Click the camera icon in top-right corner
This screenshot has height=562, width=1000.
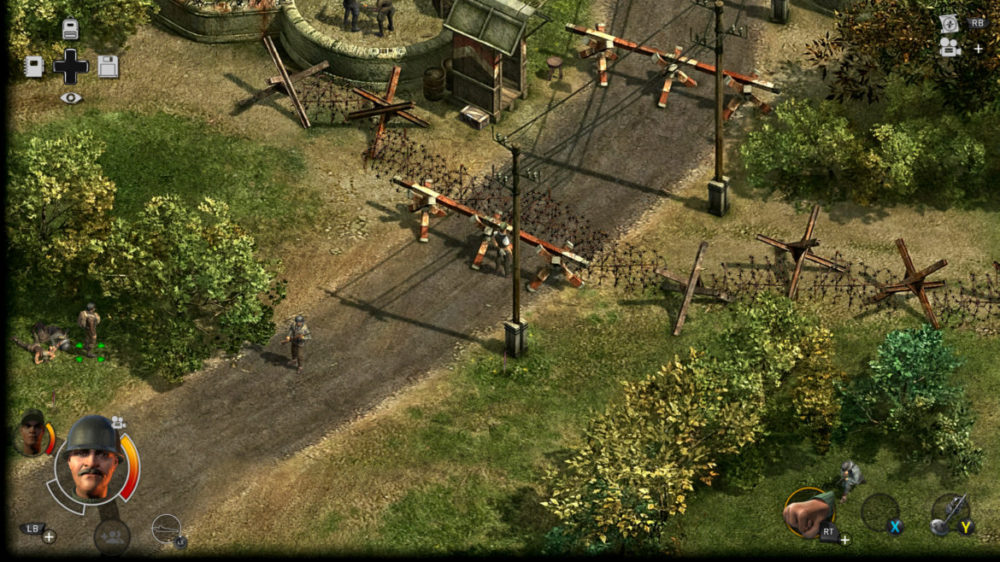point(949,46)
